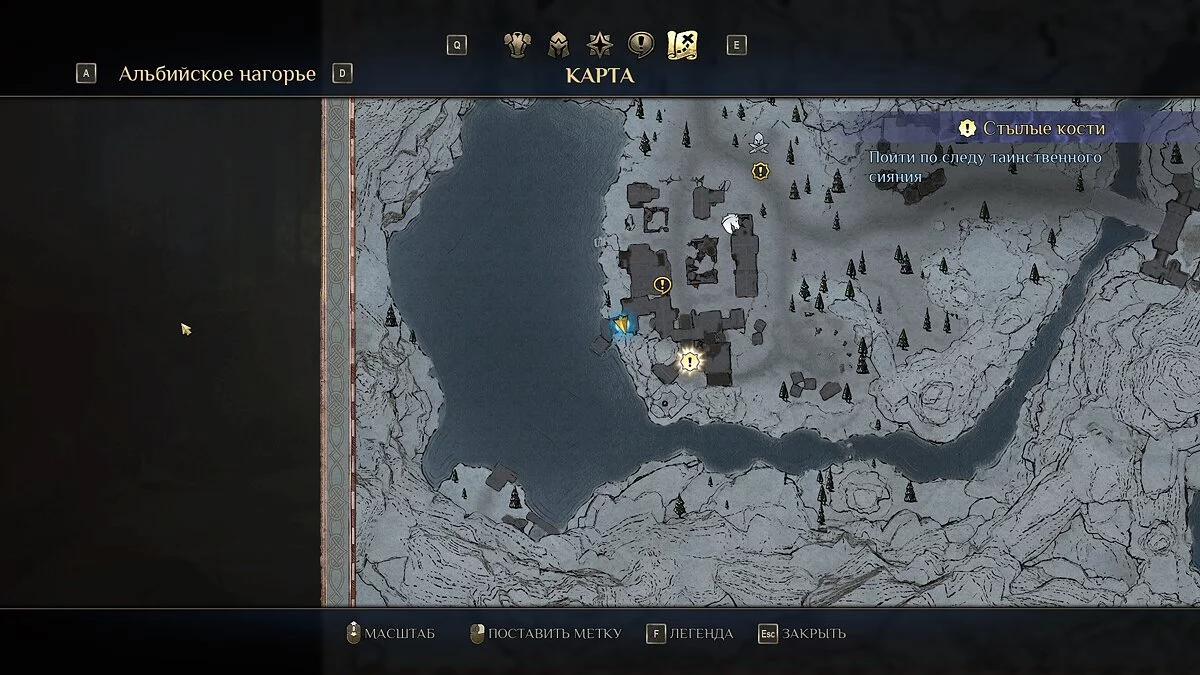Click the glowing active quest marker on the map
The width and height of the screenshot is (1200, 675).
coord(690,361)
